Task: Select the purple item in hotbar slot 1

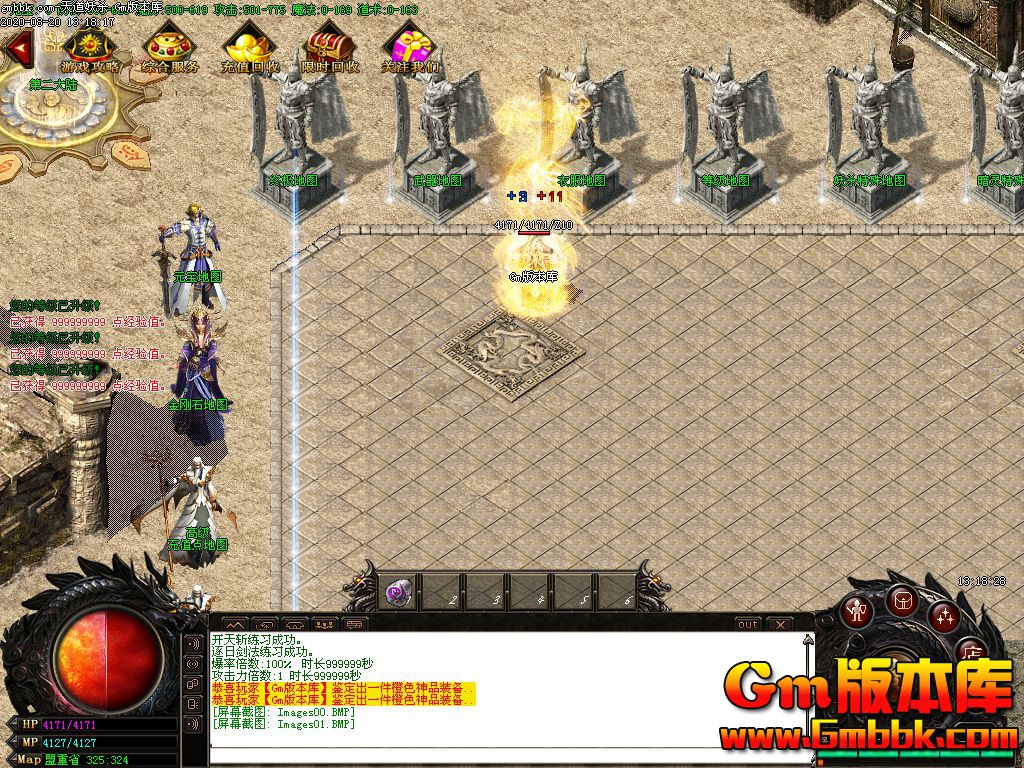Action: [x=397, y=592]
